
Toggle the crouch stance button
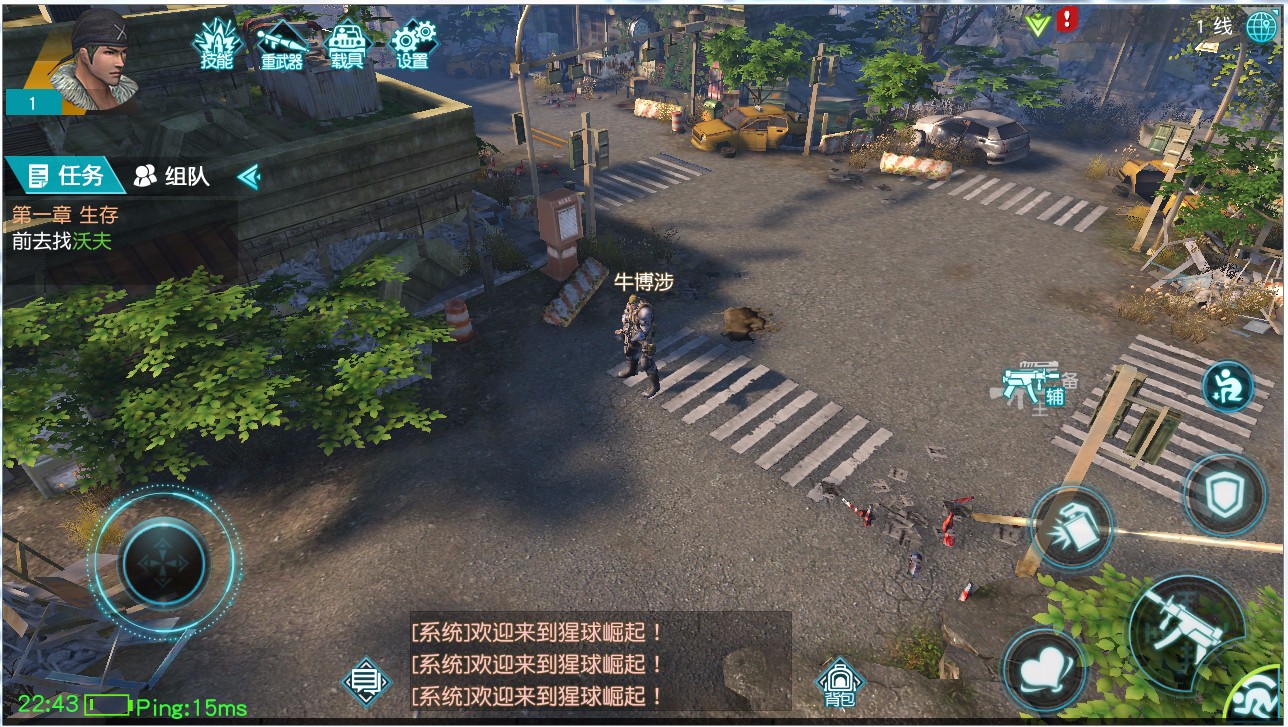click(1232, 389)
